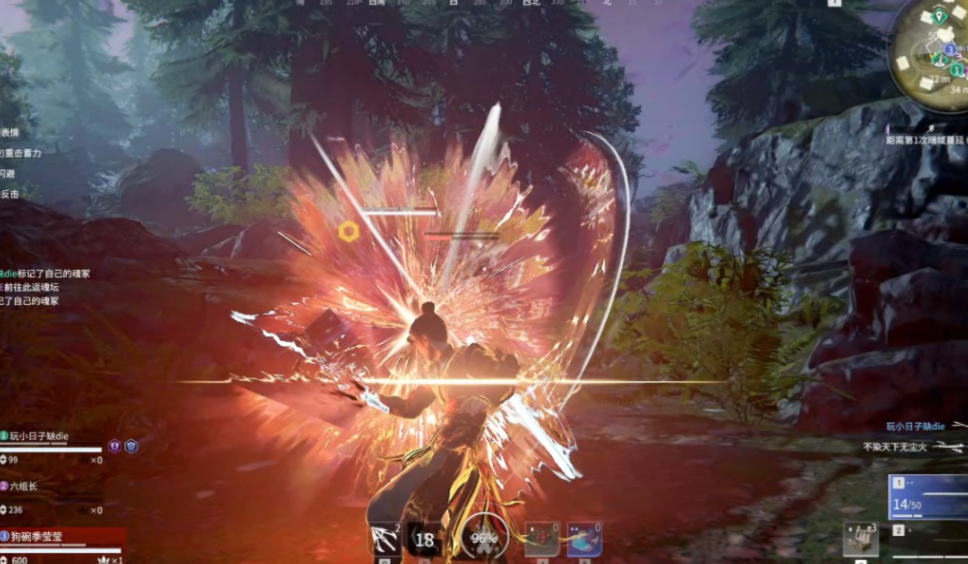Select teammate 六组长 in squad list
968x564 pixels.
pos(23,486)
